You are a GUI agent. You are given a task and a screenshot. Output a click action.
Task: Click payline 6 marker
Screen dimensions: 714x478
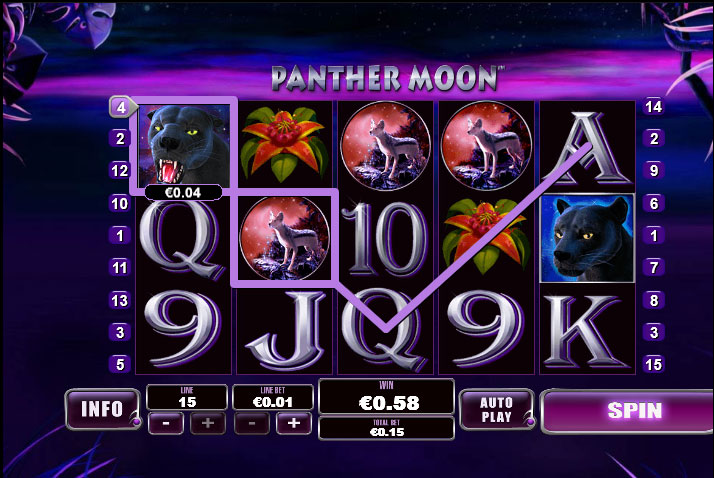coord(655,203)
